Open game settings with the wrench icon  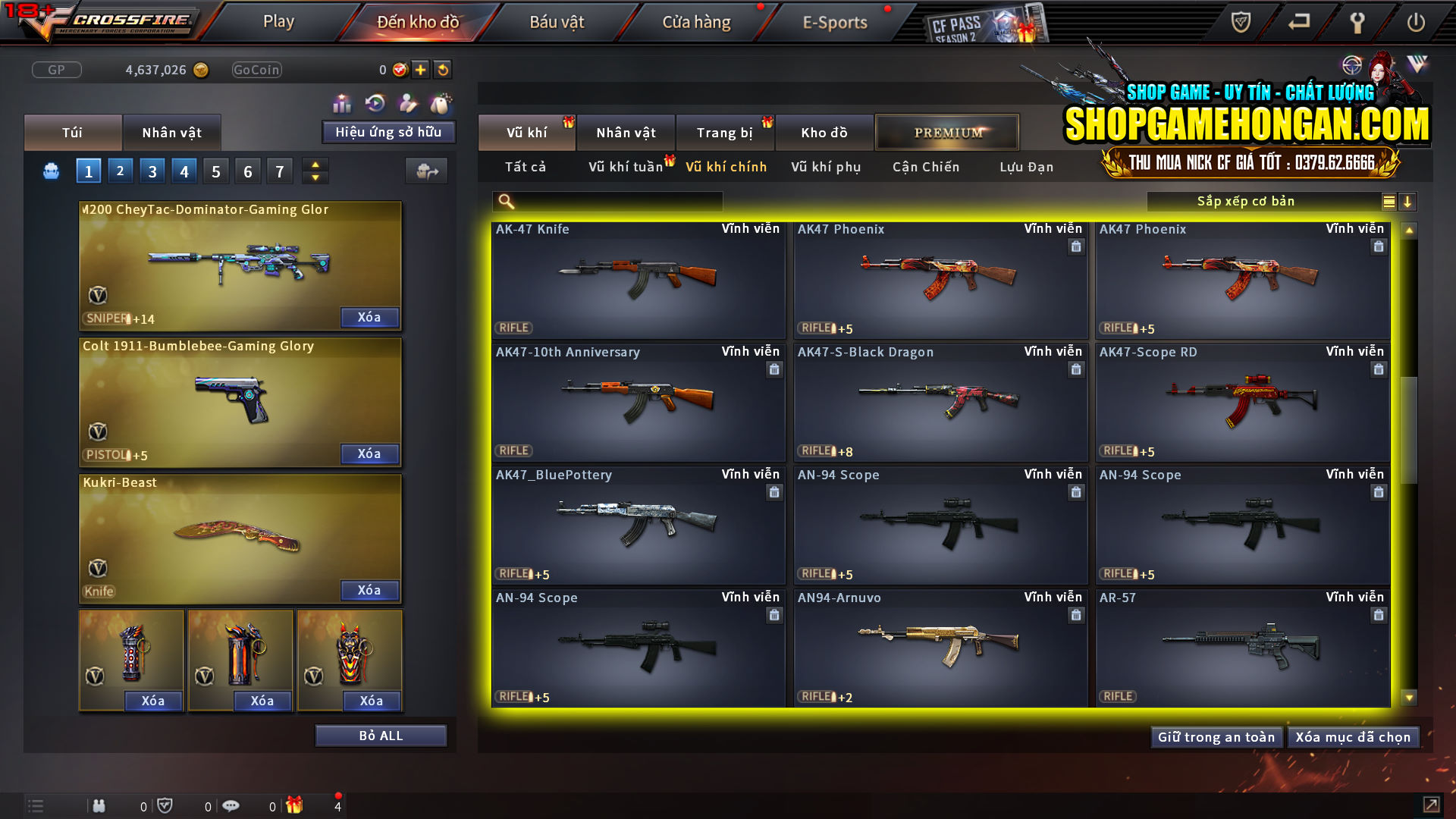(1357, 23)
